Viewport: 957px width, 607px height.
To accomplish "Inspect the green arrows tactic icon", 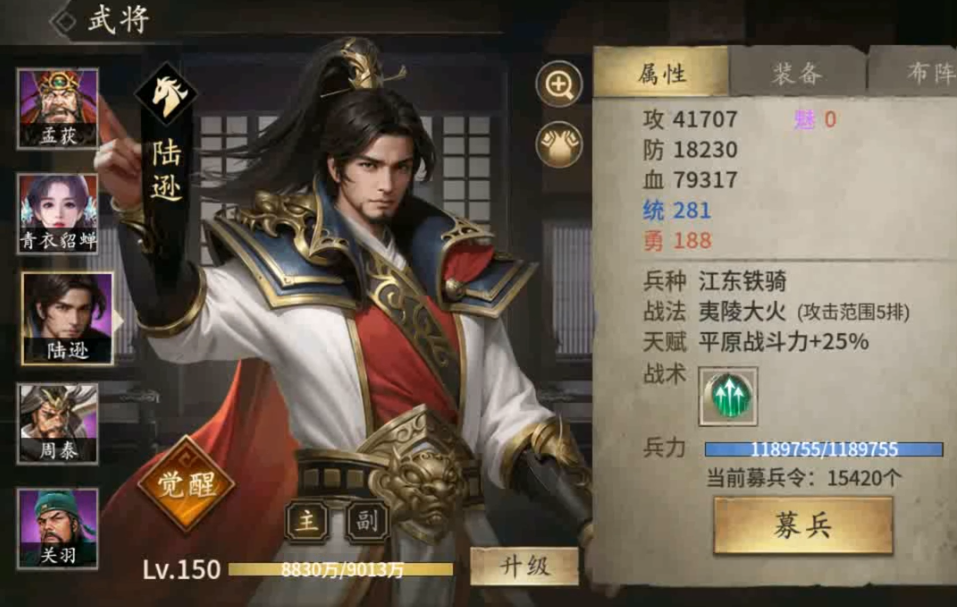I will click(729, 397).
